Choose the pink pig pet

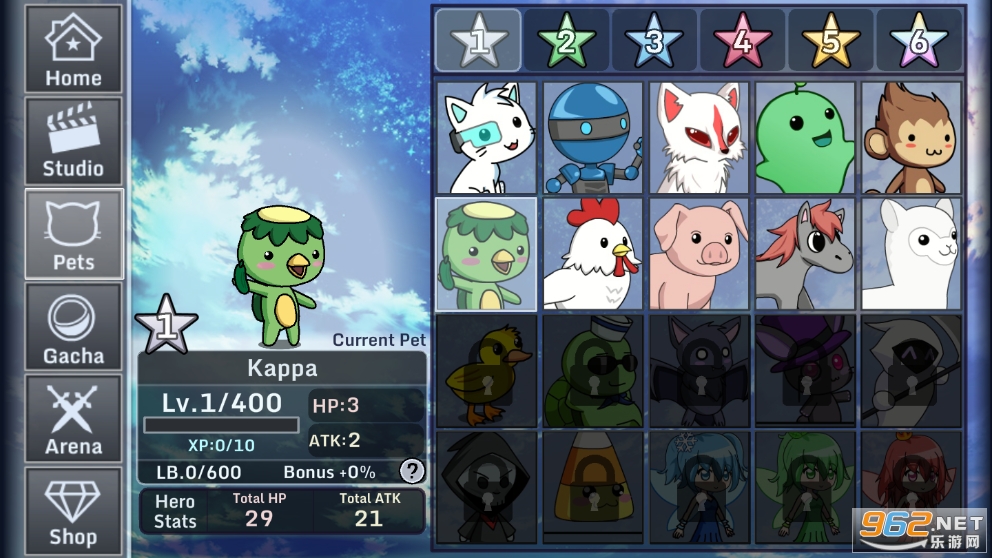click(x=699, y=254)
